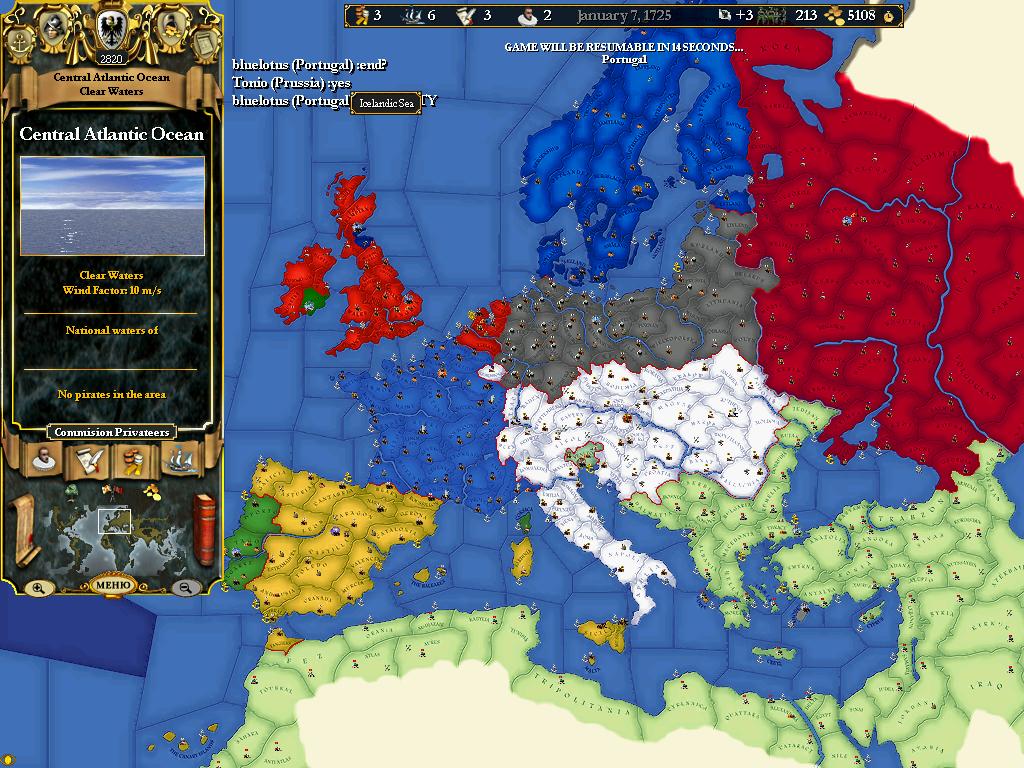Zoom out with the magnifier minus button
Viewport: 1024px width, 768px height.
pyautogui.click(x=185, y=588)
